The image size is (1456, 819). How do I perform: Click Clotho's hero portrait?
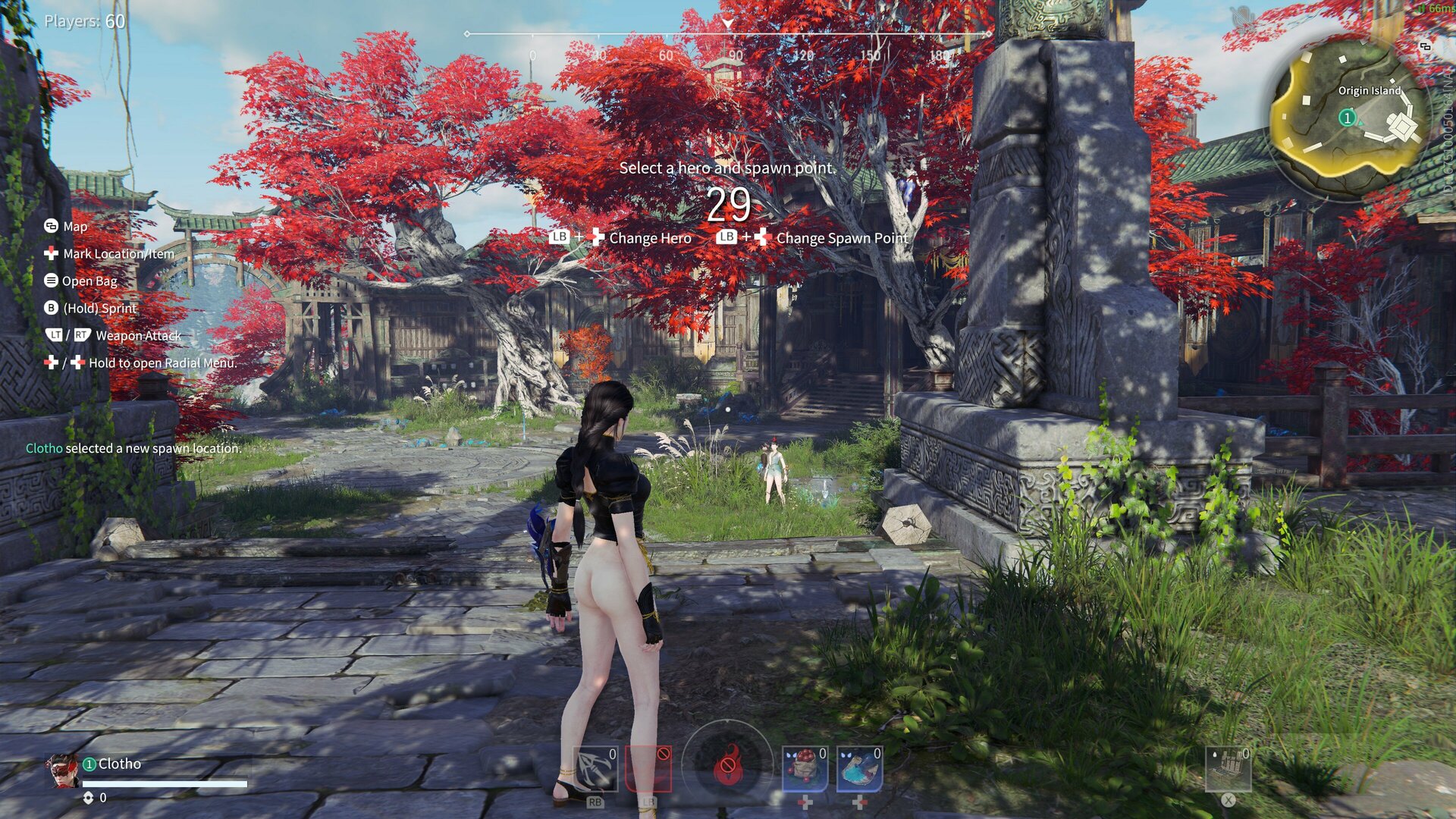(61, 770)
